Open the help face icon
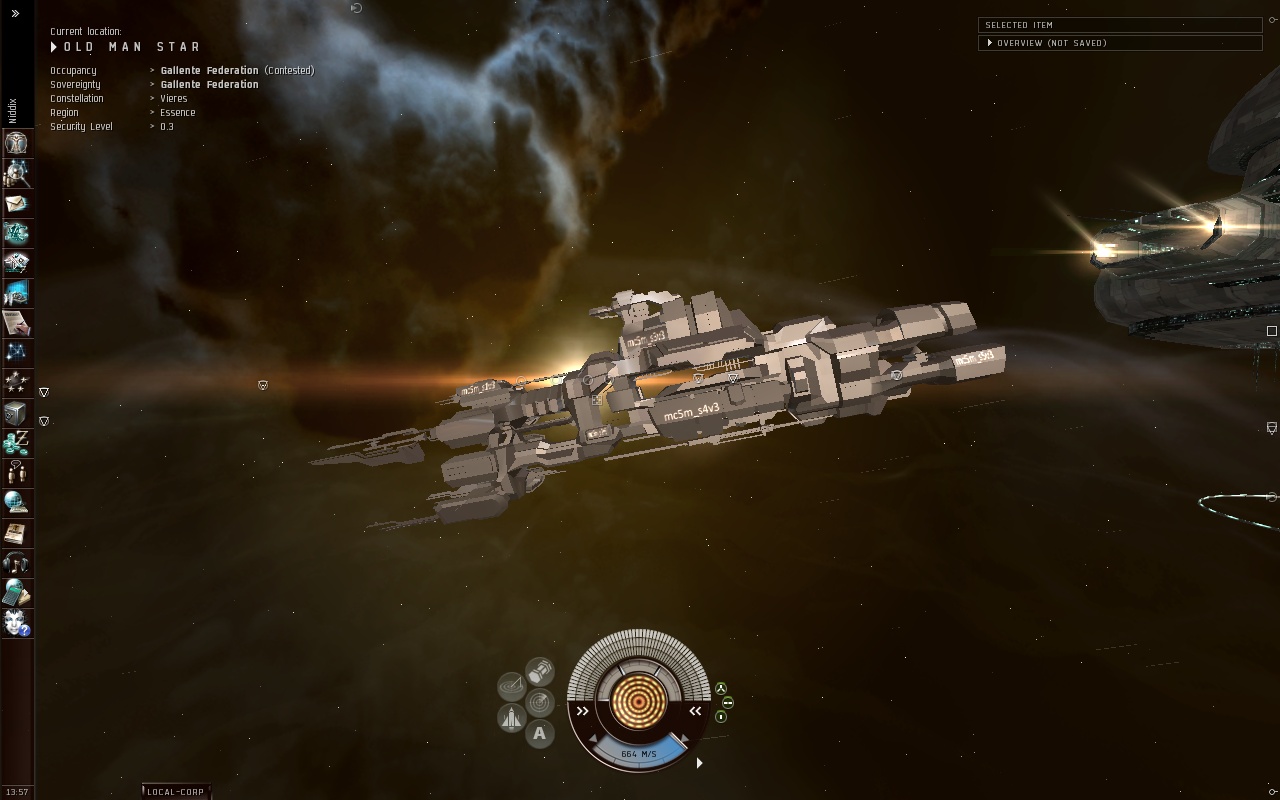This screenshot has height=800, width=1280. click(x=16, y=623)
